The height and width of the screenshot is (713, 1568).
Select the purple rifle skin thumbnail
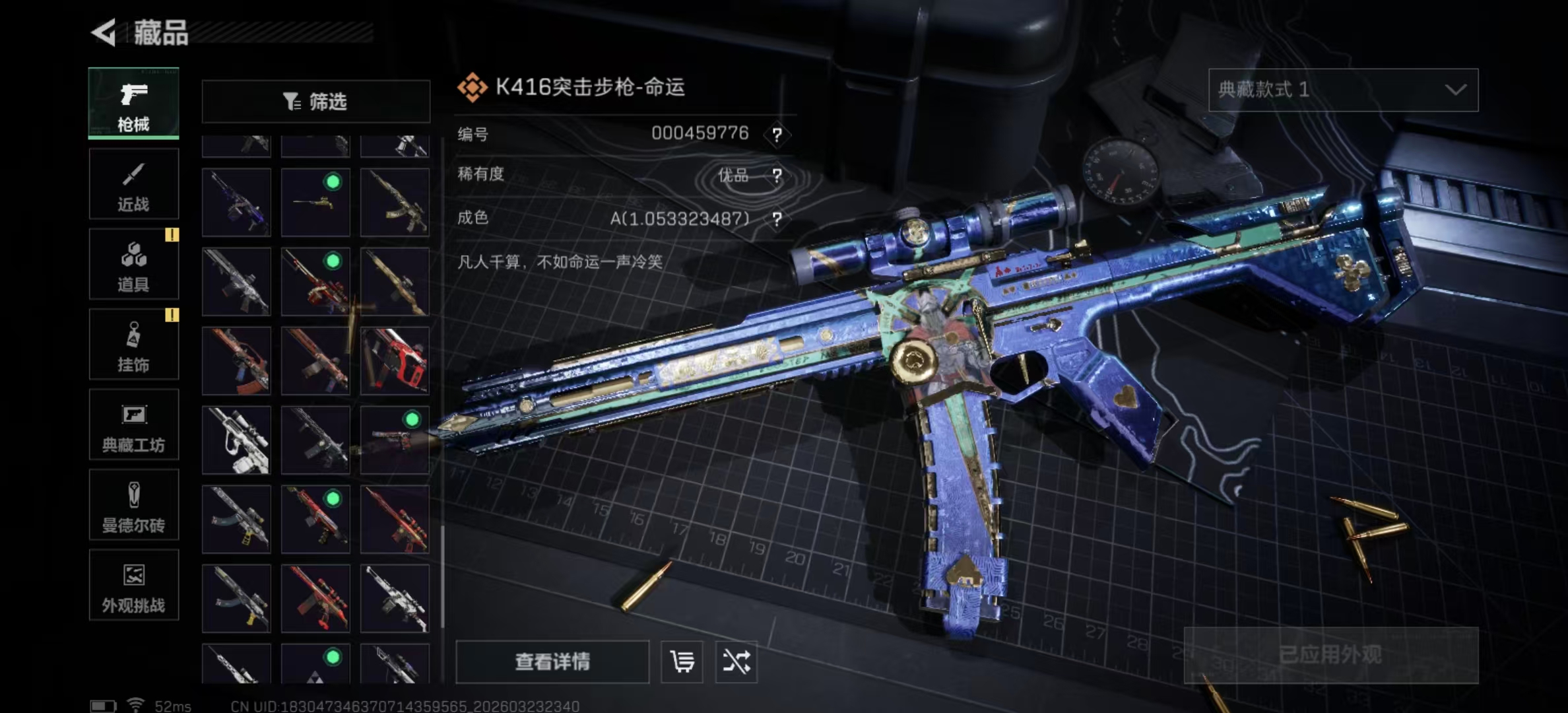[x=236, y=203]
